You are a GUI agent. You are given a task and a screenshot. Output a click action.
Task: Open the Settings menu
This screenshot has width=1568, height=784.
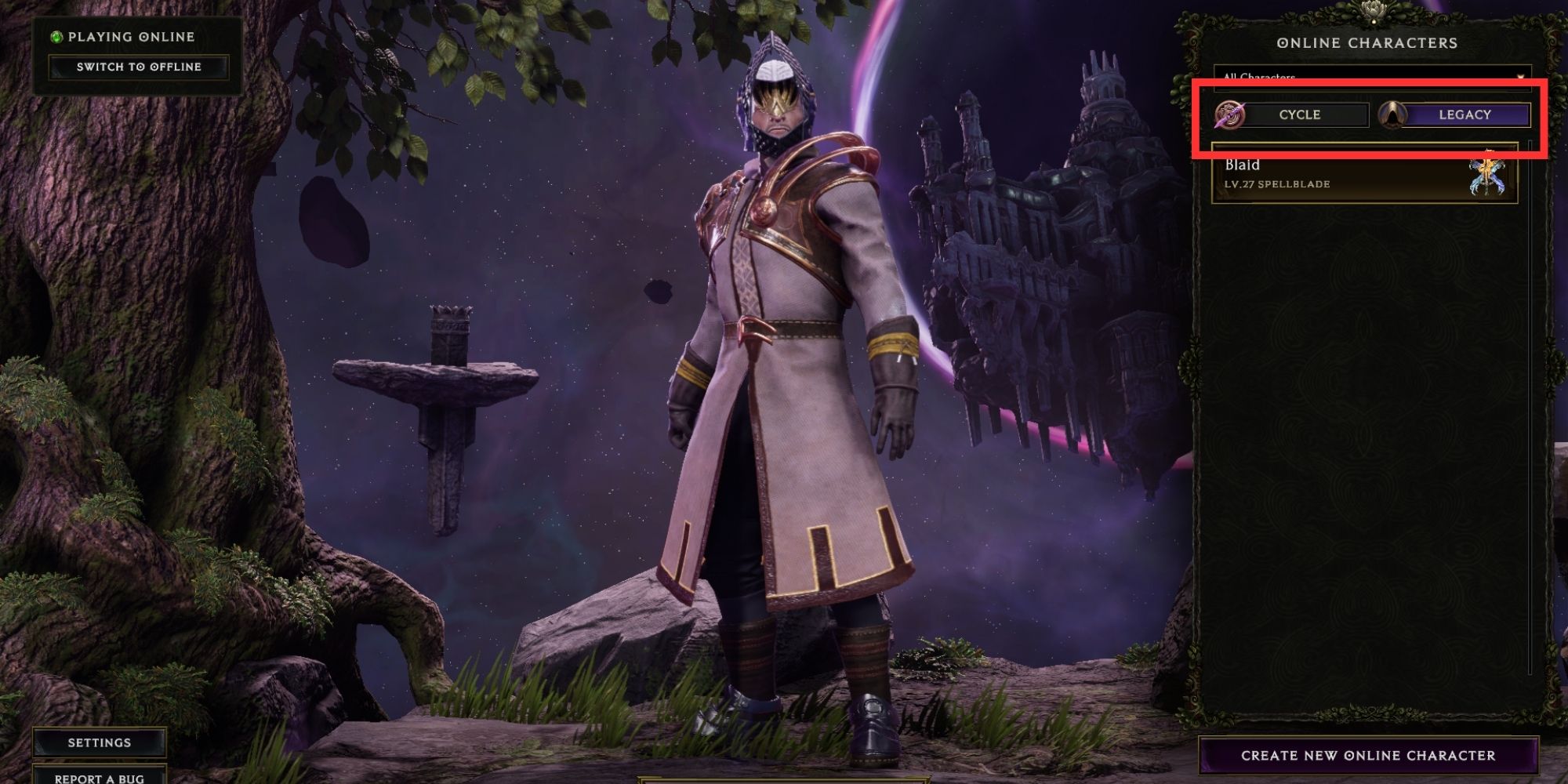(100, 742)
